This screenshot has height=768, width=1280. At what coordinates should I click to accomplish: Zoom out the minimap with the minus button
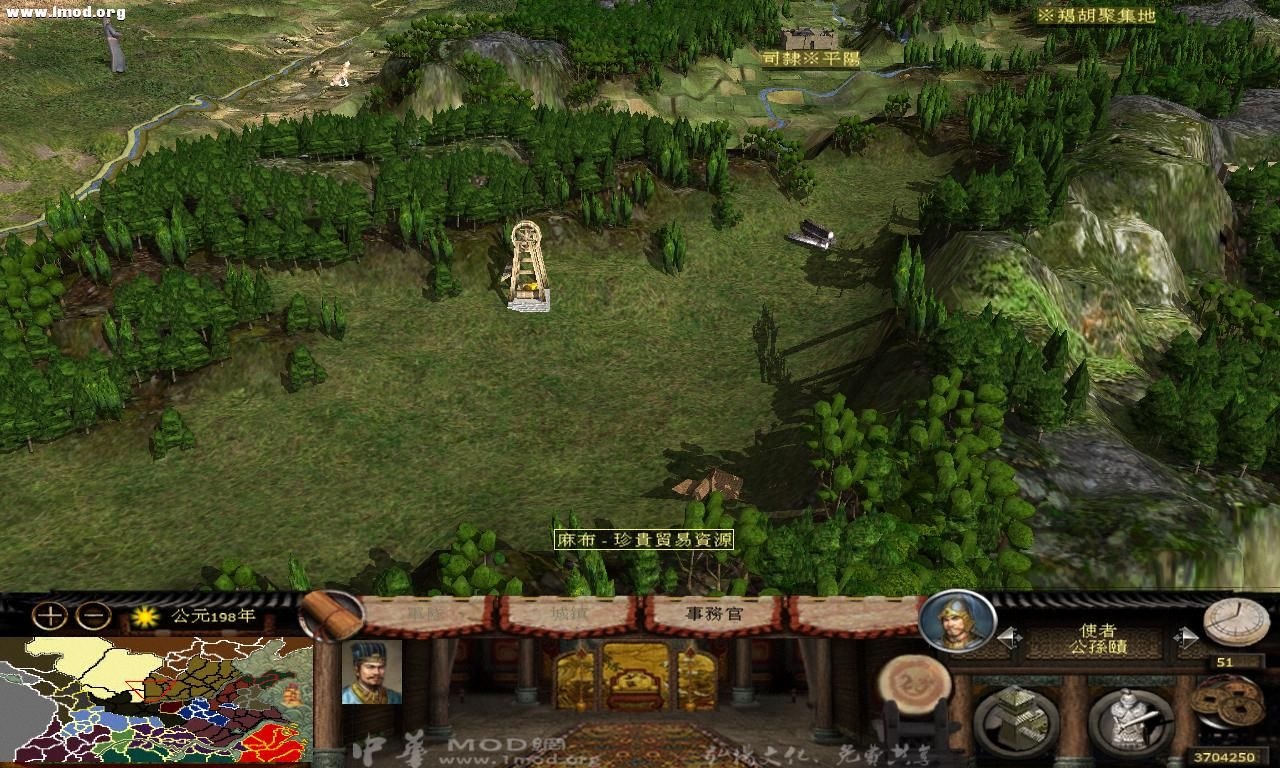click(92, 614)
